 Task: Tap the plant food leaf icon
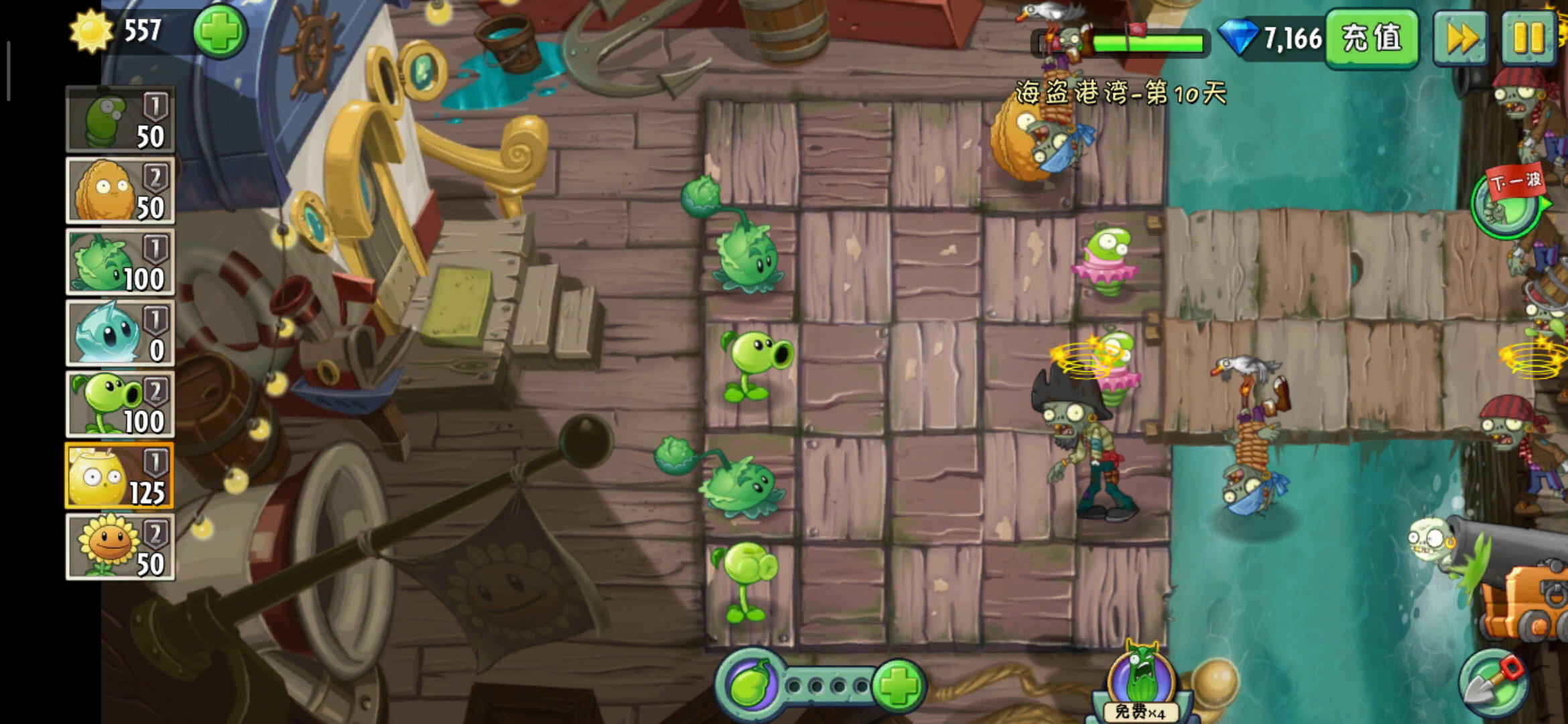[x=750, y=685]
